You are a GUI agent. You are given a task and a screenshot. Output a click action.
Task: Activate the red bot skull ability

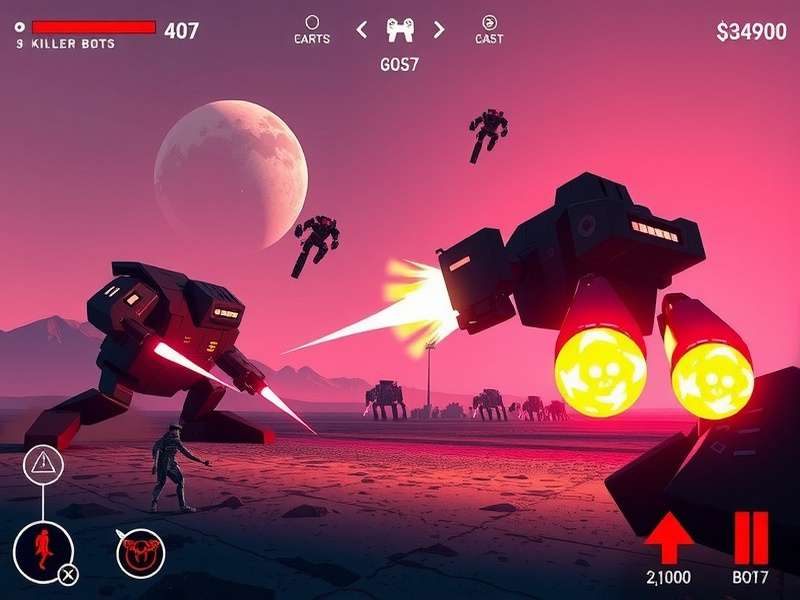(x=139, y=551)
